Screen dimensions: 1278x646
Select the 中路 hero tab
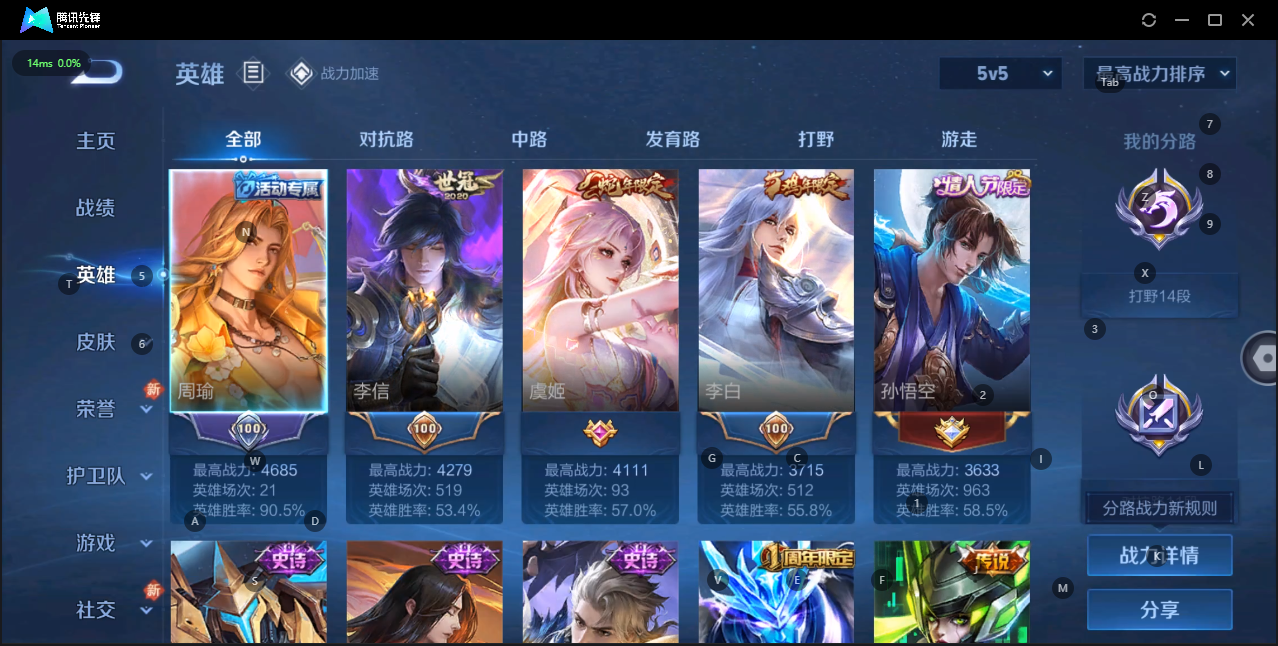point(529,139)
